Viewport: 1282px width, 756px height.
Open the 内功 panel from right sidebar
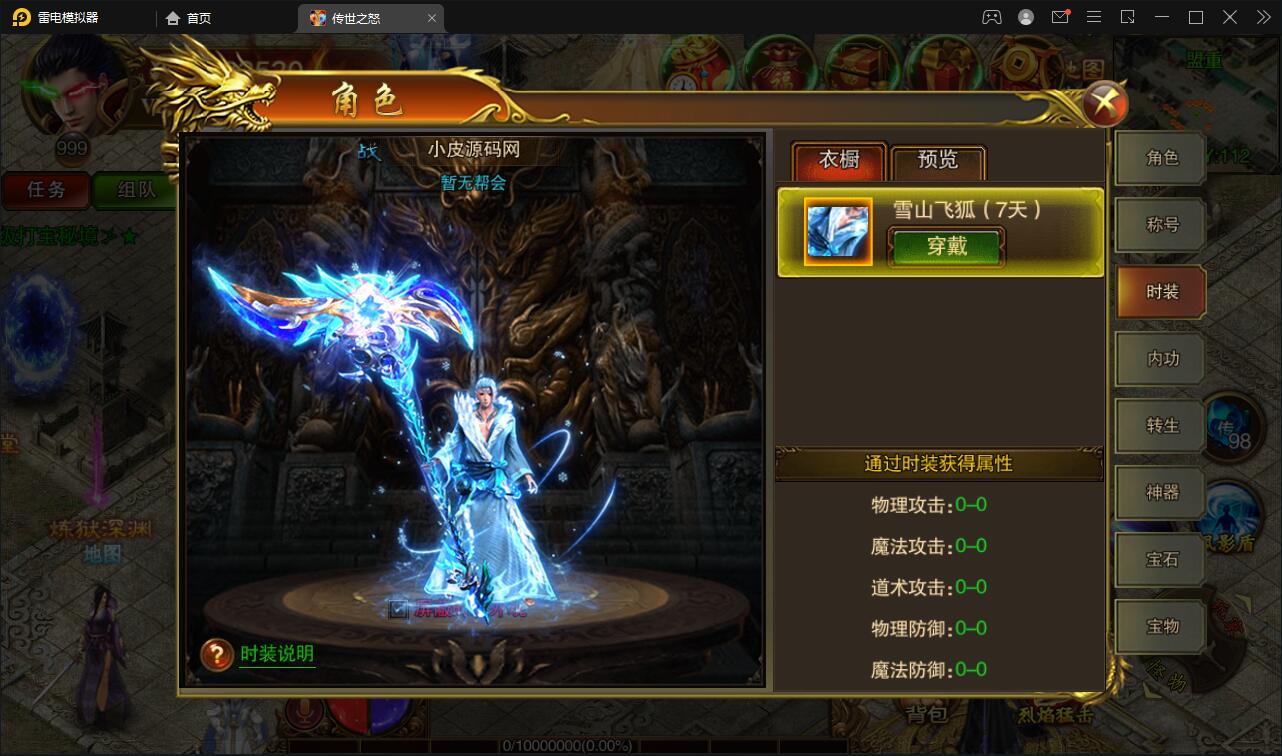(x=1159, y=358)
